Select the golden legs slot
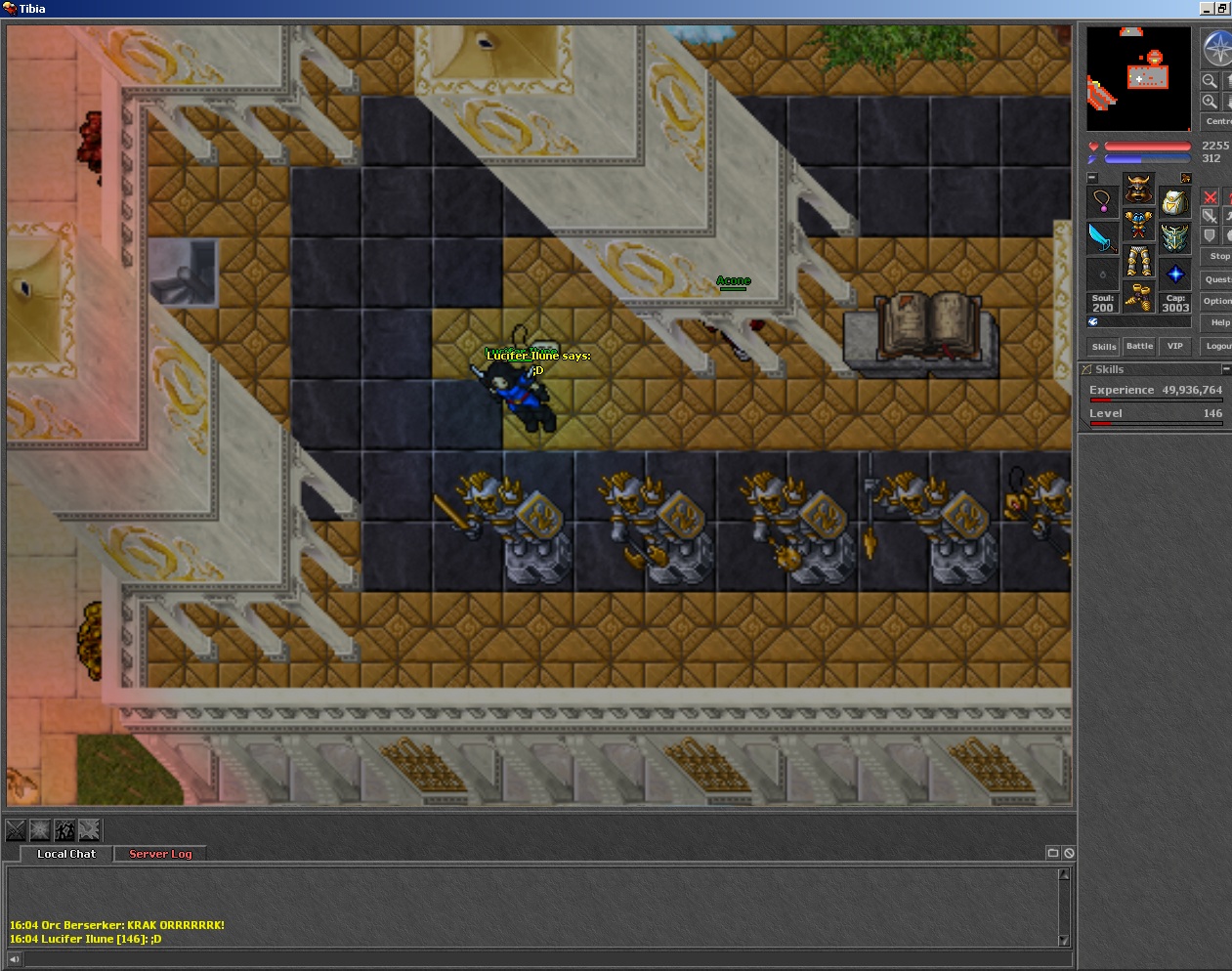Viewport: 1232px width, 971px height. (x=1138, y=261)
